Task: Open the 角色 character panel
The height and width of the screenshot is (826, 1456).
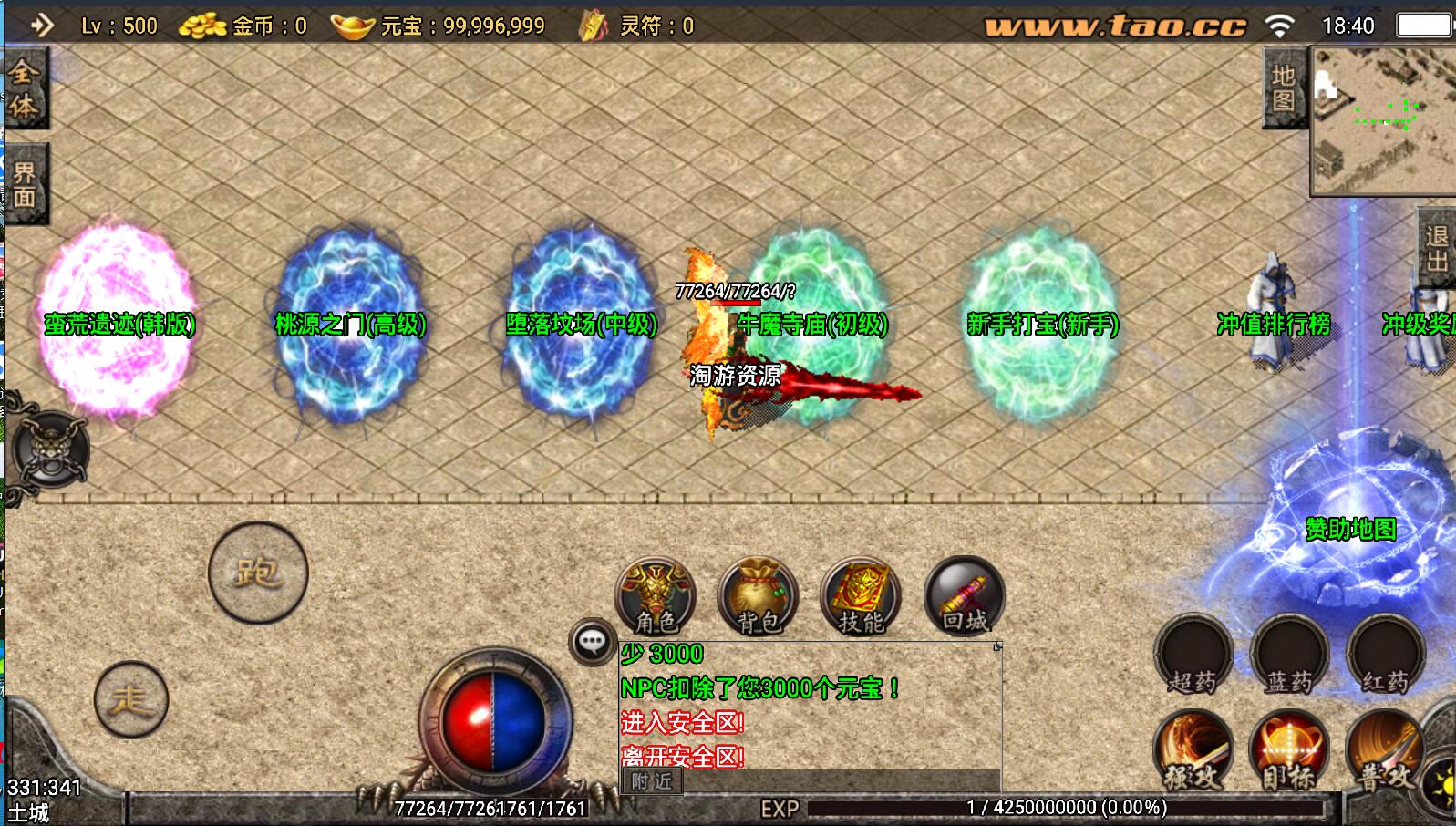Action: click(x=656, y=596)
